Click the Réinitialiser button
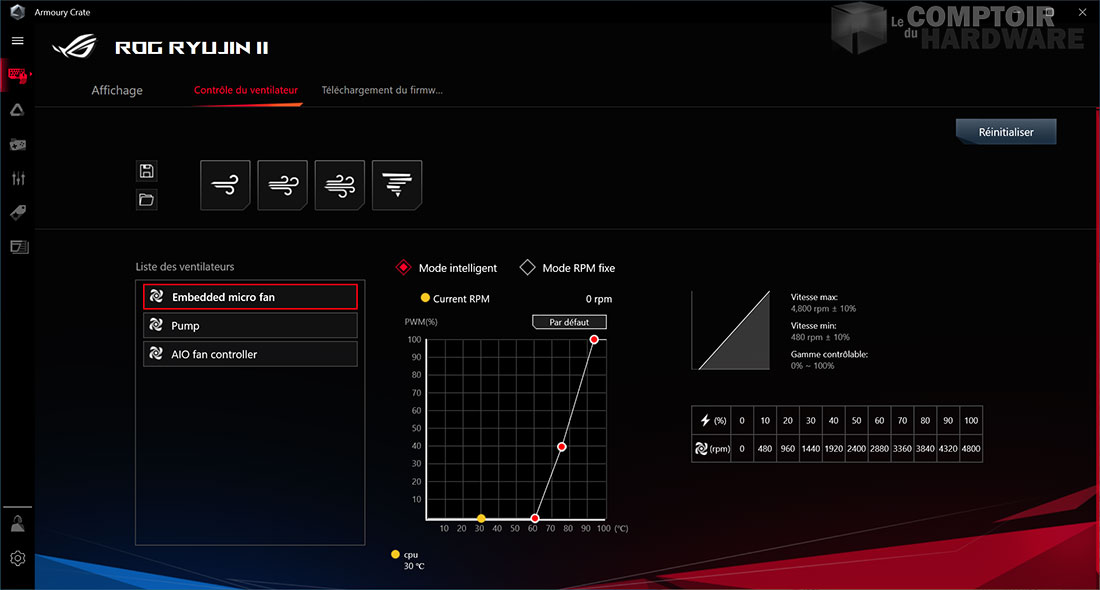 point(1005,132)
